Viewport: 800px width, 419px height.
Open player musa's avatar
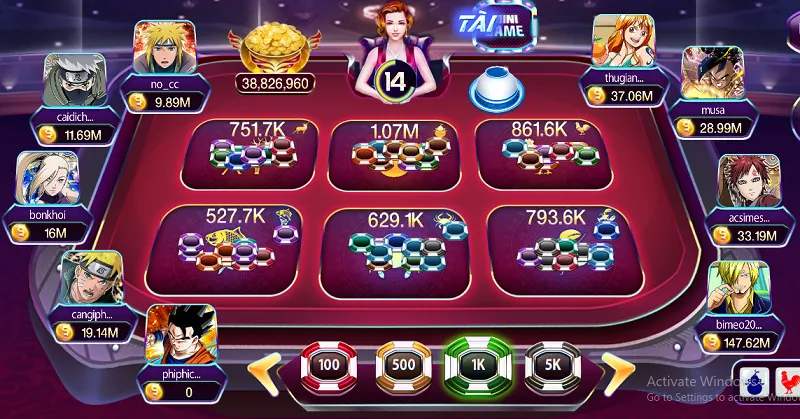click(712, 73)
